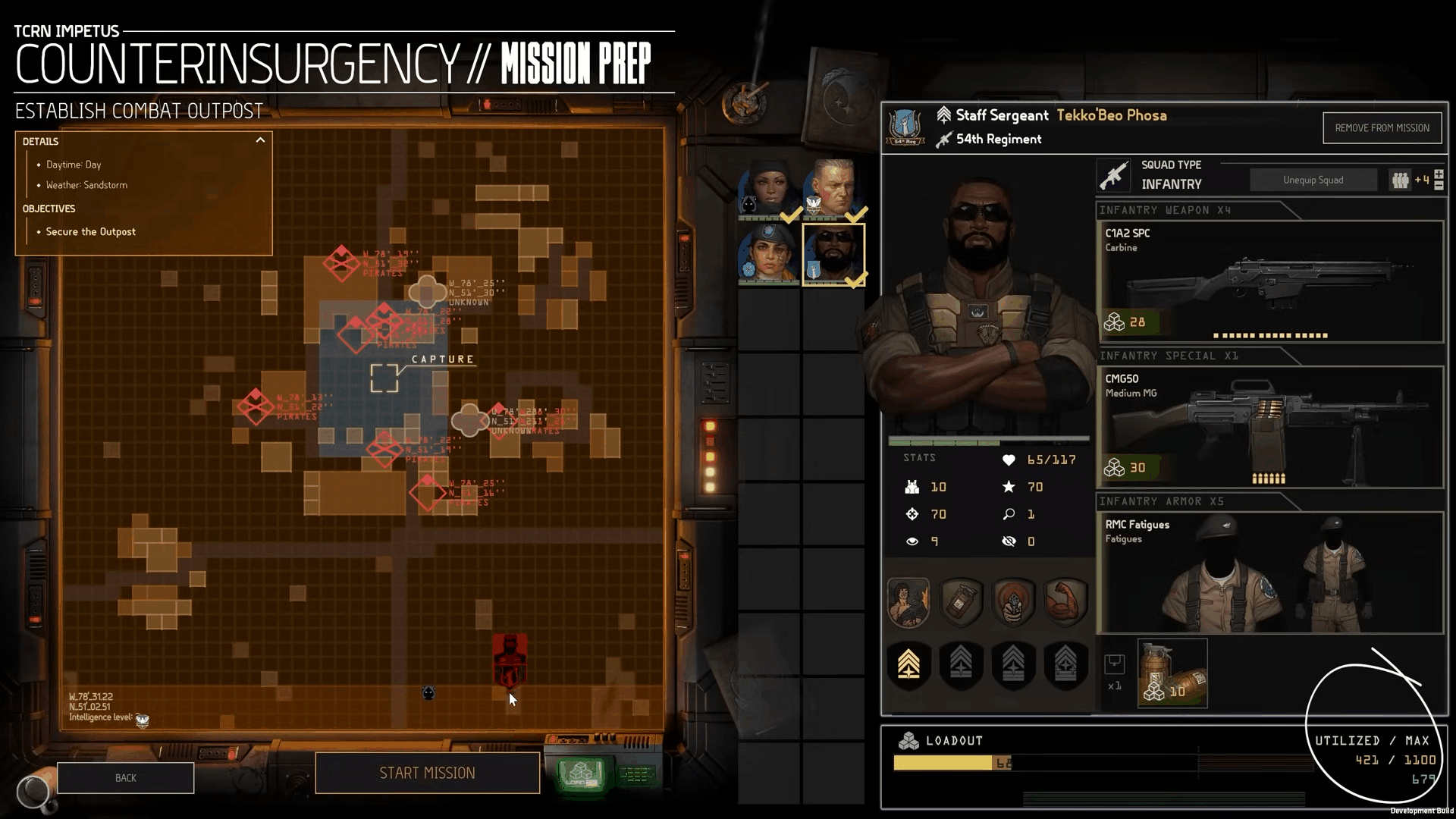Select the C1A2 SPC carbine weapon slot
1456x819 pixels.
coord(1270,281)
